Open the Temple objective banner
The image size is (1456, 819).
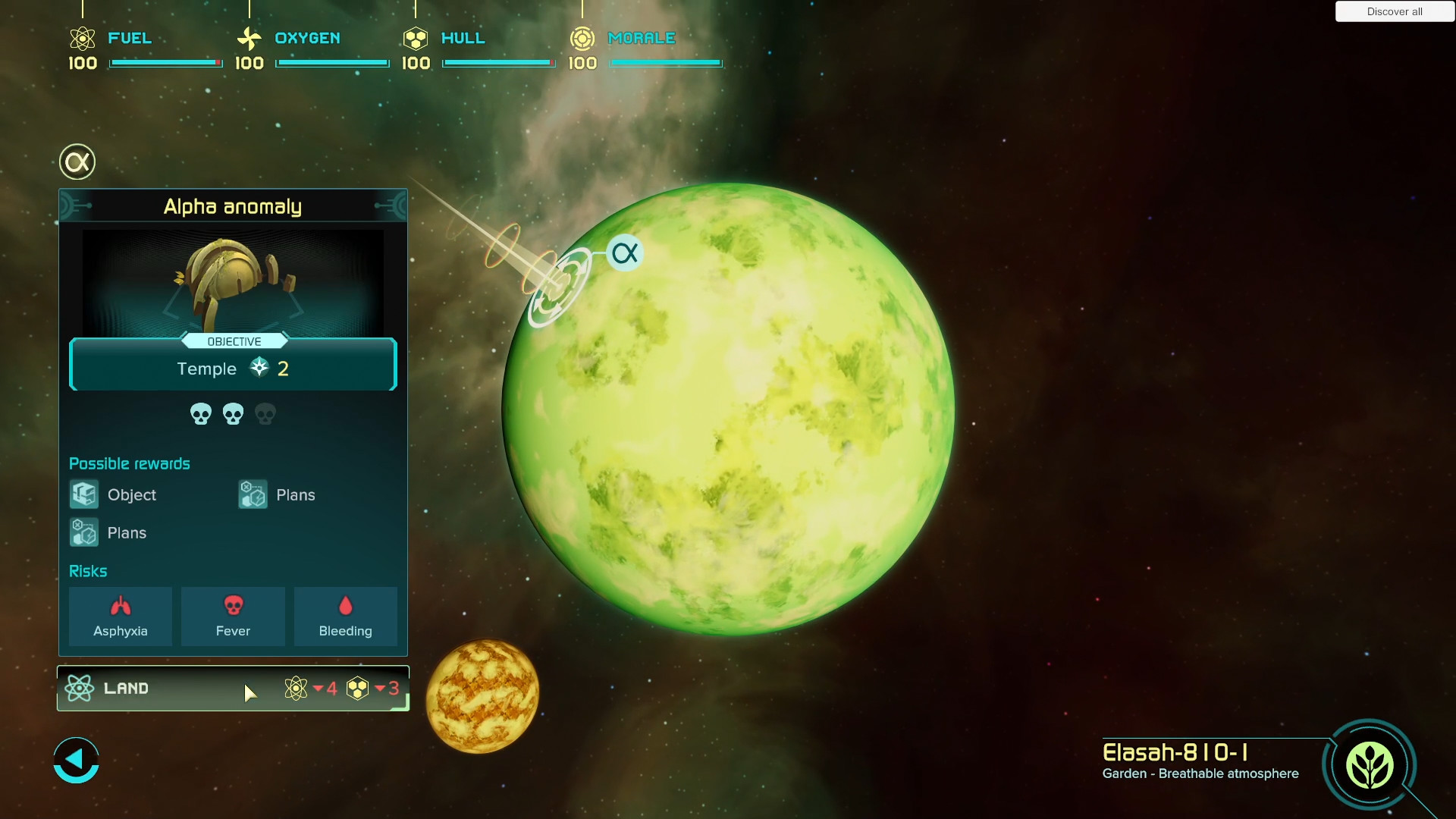point(233,369)
